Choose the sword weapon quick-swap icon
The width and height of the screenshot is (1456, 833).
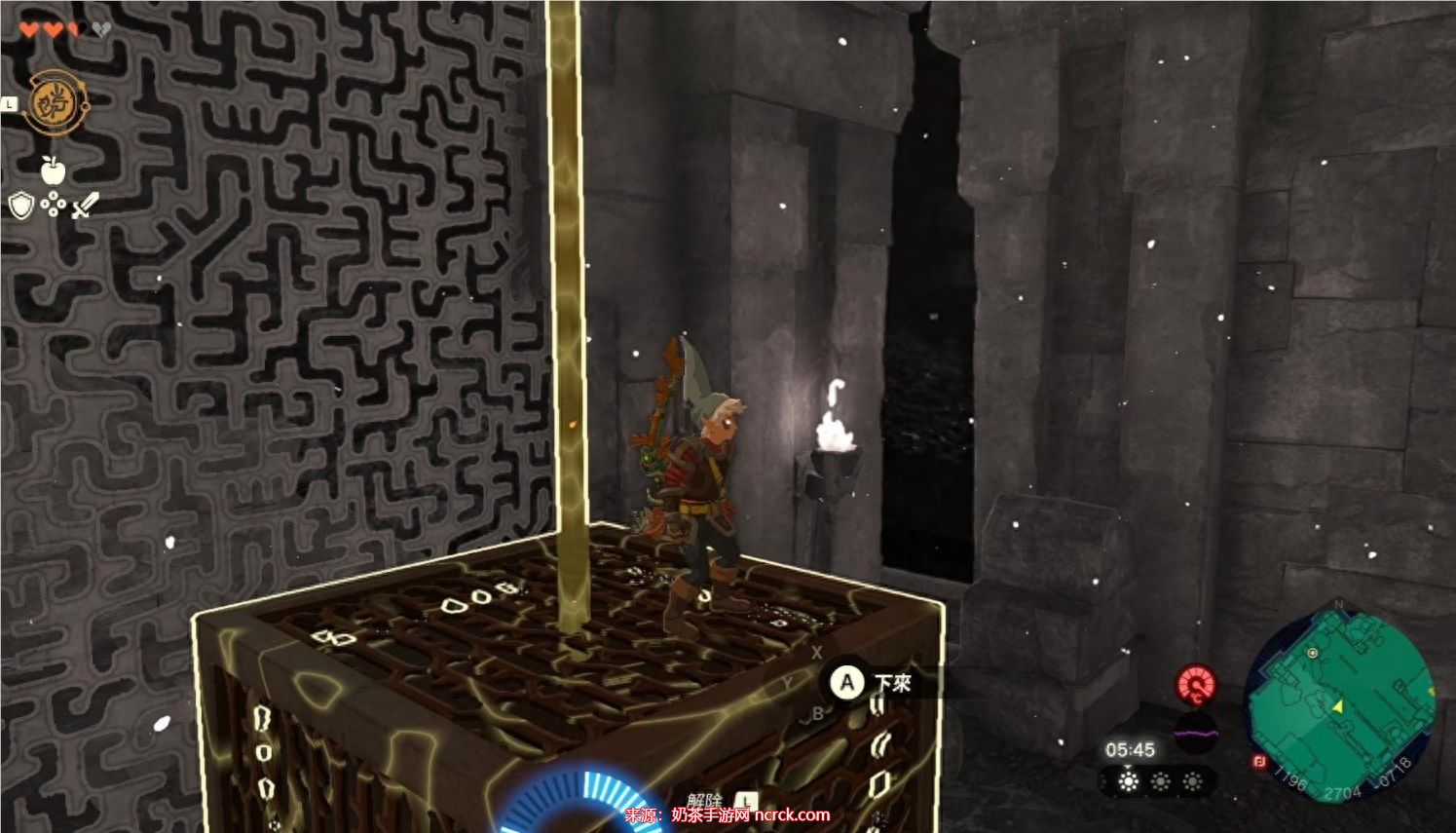(86, 205)
